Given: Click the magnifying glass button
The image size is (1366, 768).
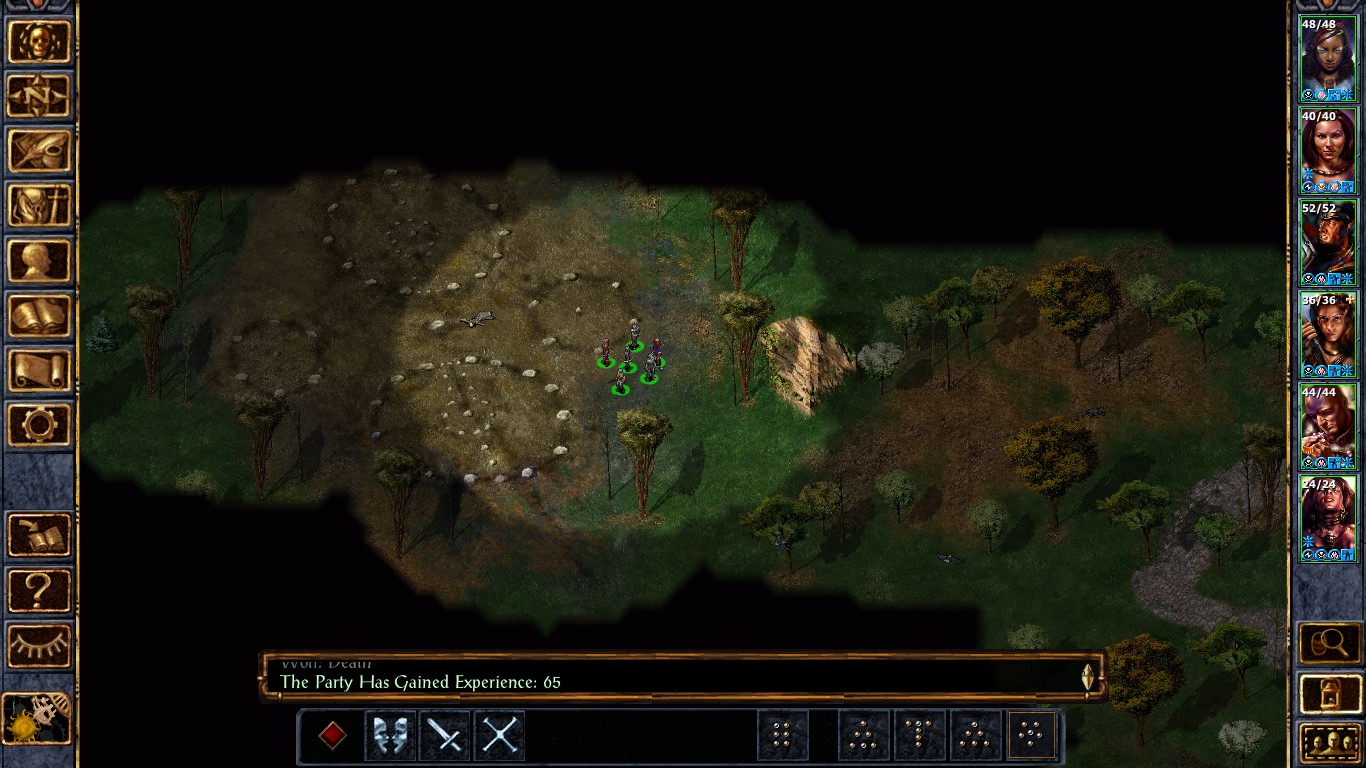Looking at the screenshot, I should click(1329, 643).
